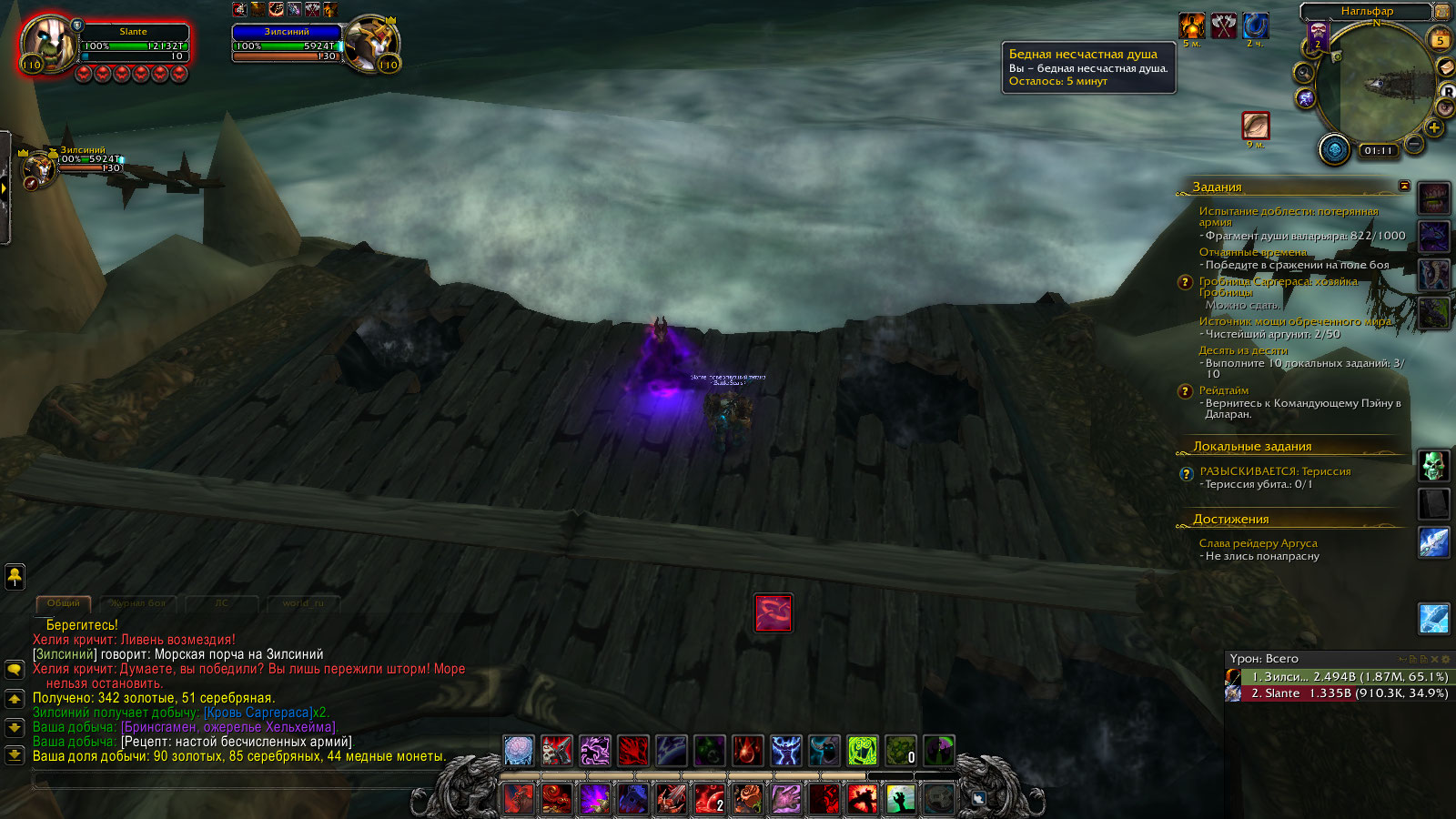Switch to the Журнал боя chat tab
Image resolution: width=1456 pixels, height=819 pixels.
(x=137, y=603)
